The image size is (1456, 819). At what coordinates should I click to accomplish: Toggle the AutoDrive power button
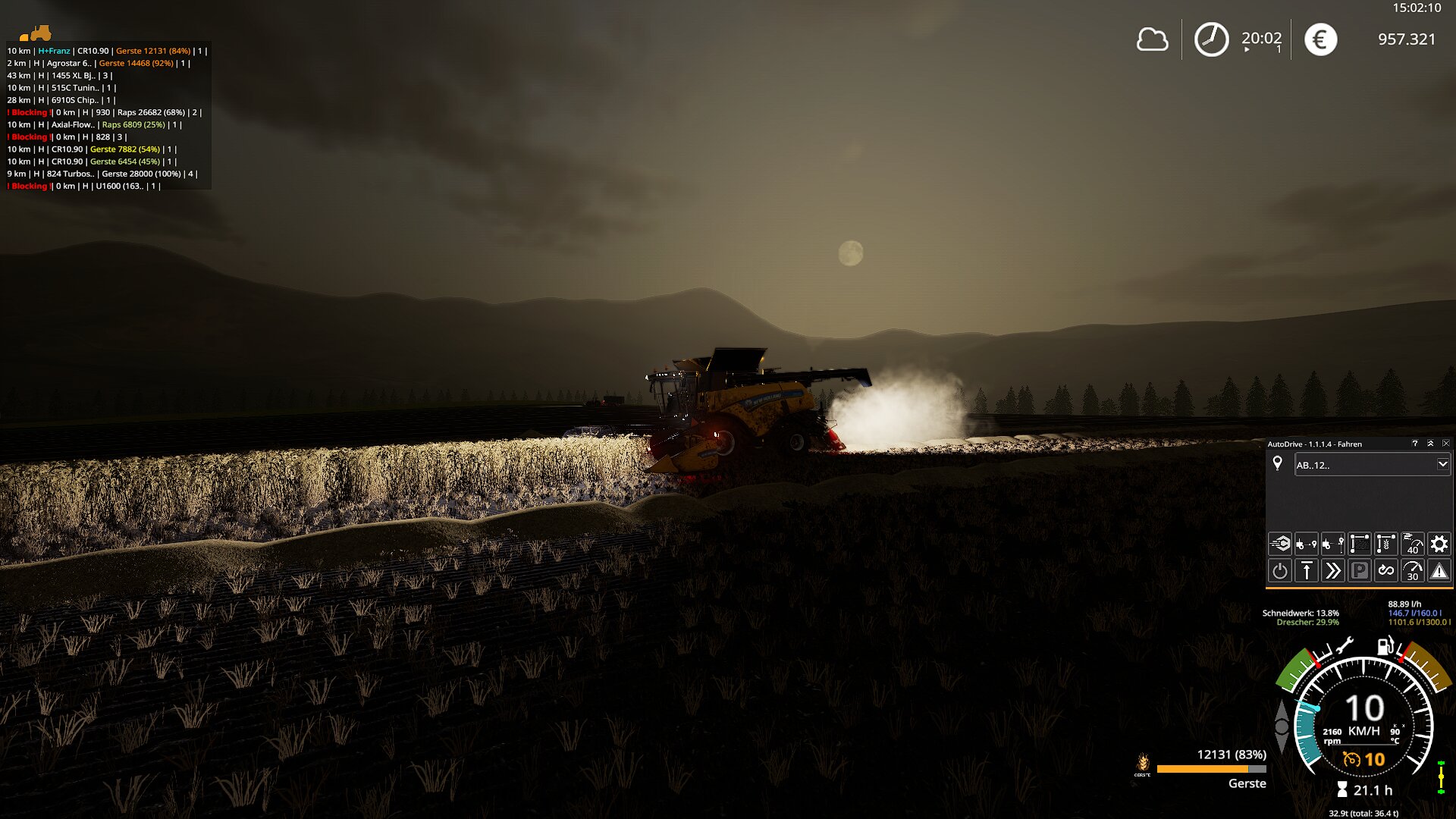[1280, 571]
